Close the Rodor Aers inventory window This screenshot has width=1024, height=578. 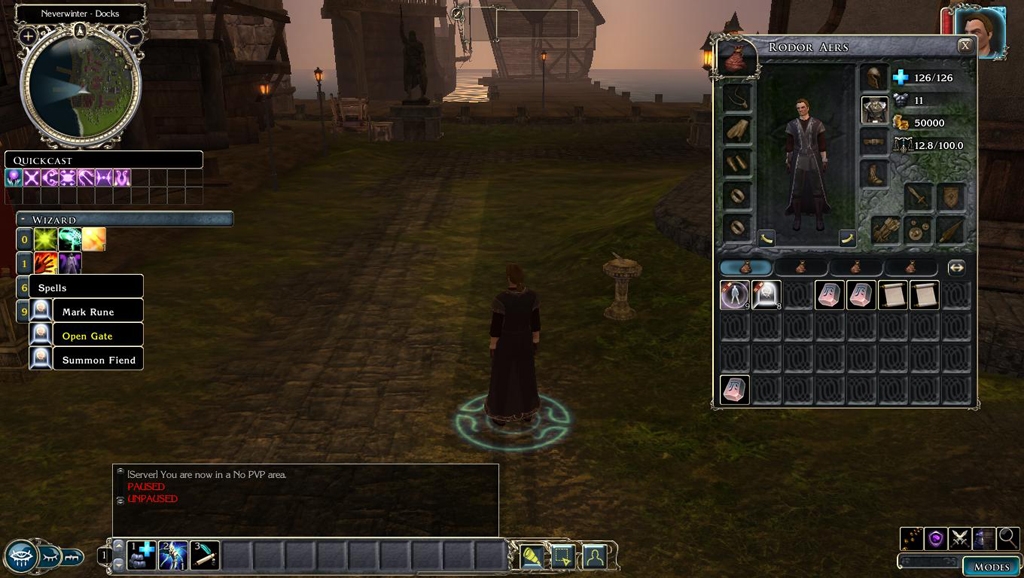pos(964,46)
